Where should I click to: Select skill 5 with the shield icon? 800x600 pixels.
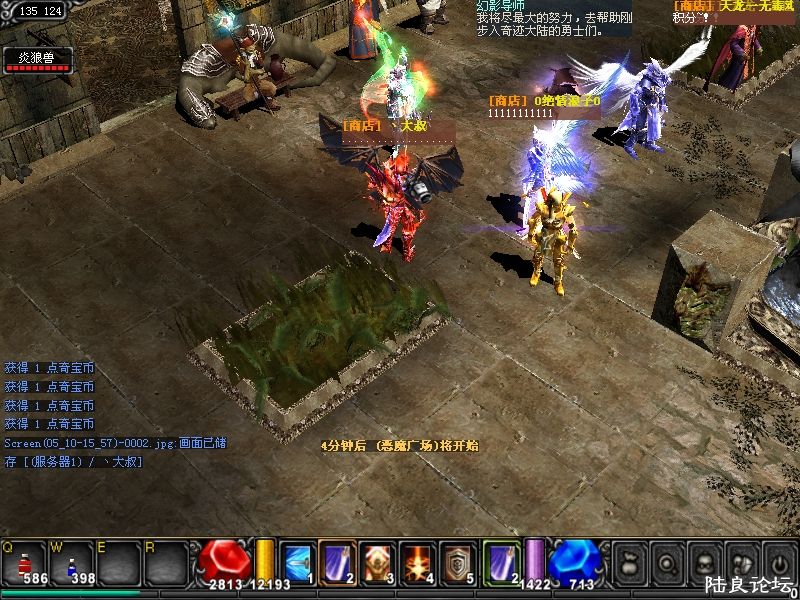(x=458, y=563)
